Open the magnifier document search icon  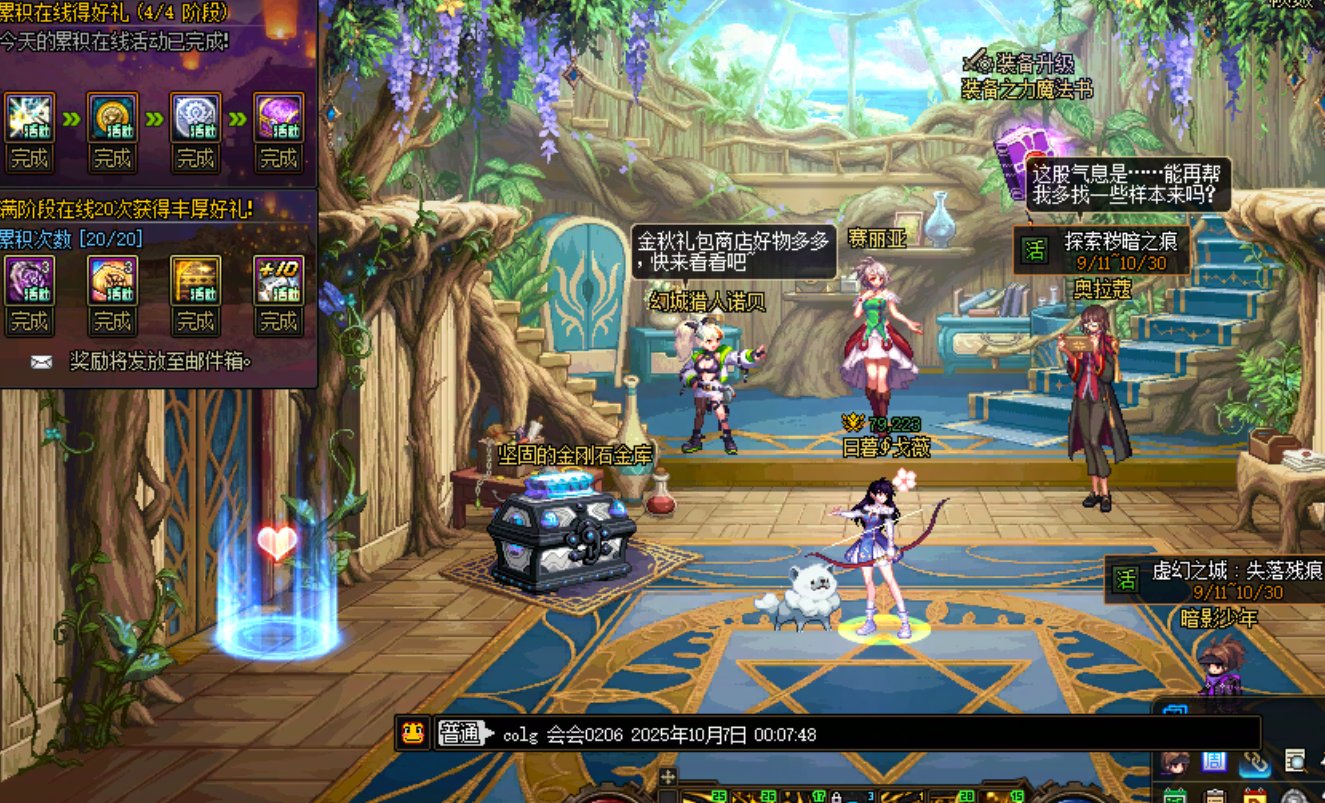pos(1295,761)
